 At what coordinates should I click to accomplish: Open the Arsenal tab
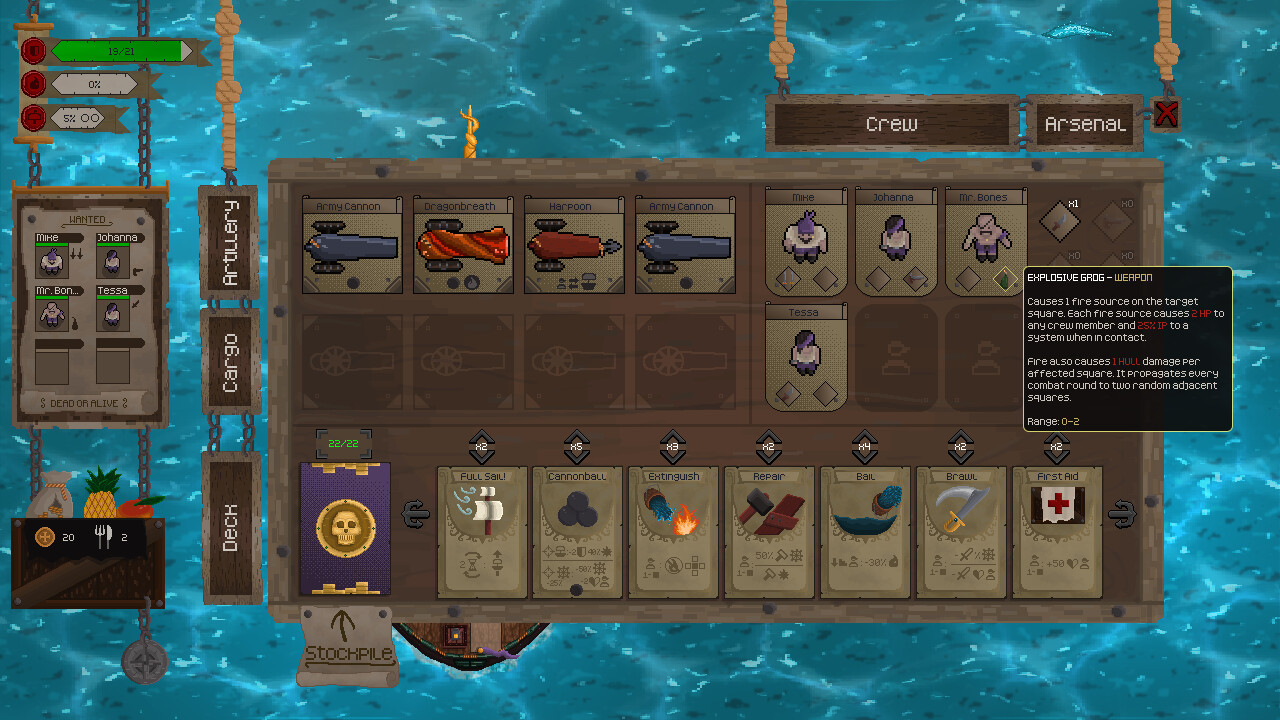coord(1083,122)
